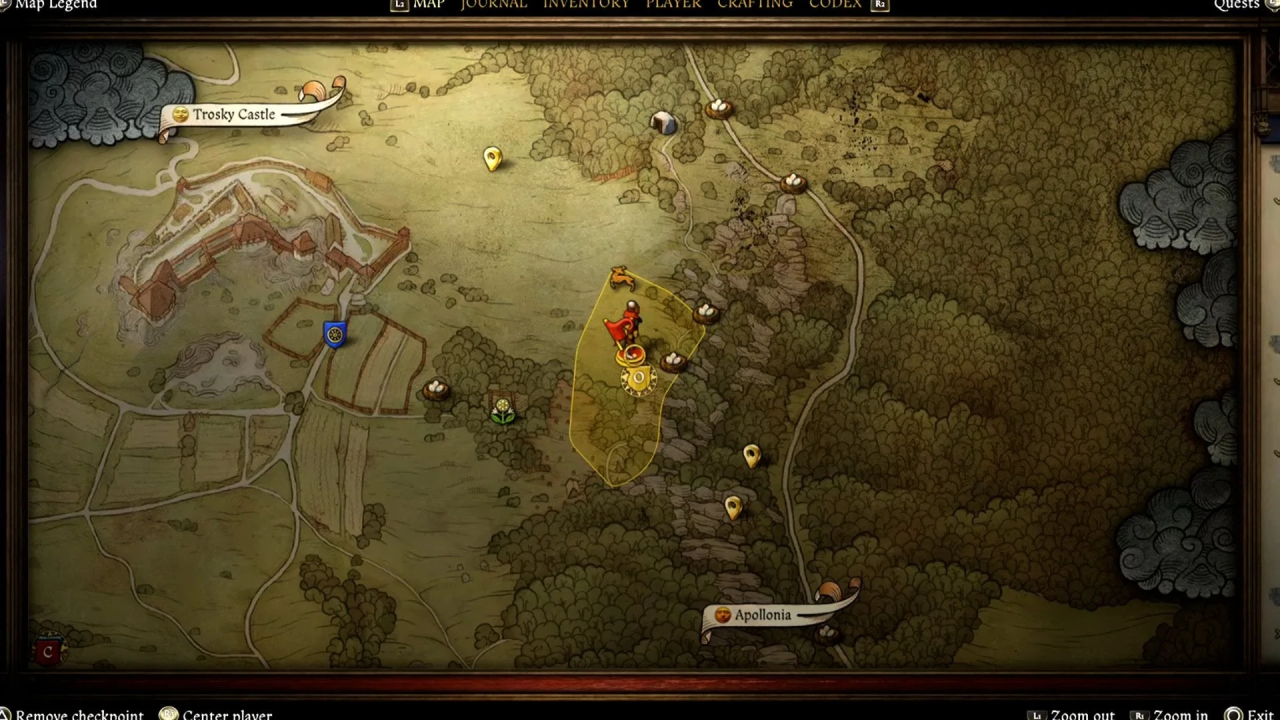The height and width of the screenshot is (720, 1280).
Task: Select the Map tab
Action: click(428, 5)
